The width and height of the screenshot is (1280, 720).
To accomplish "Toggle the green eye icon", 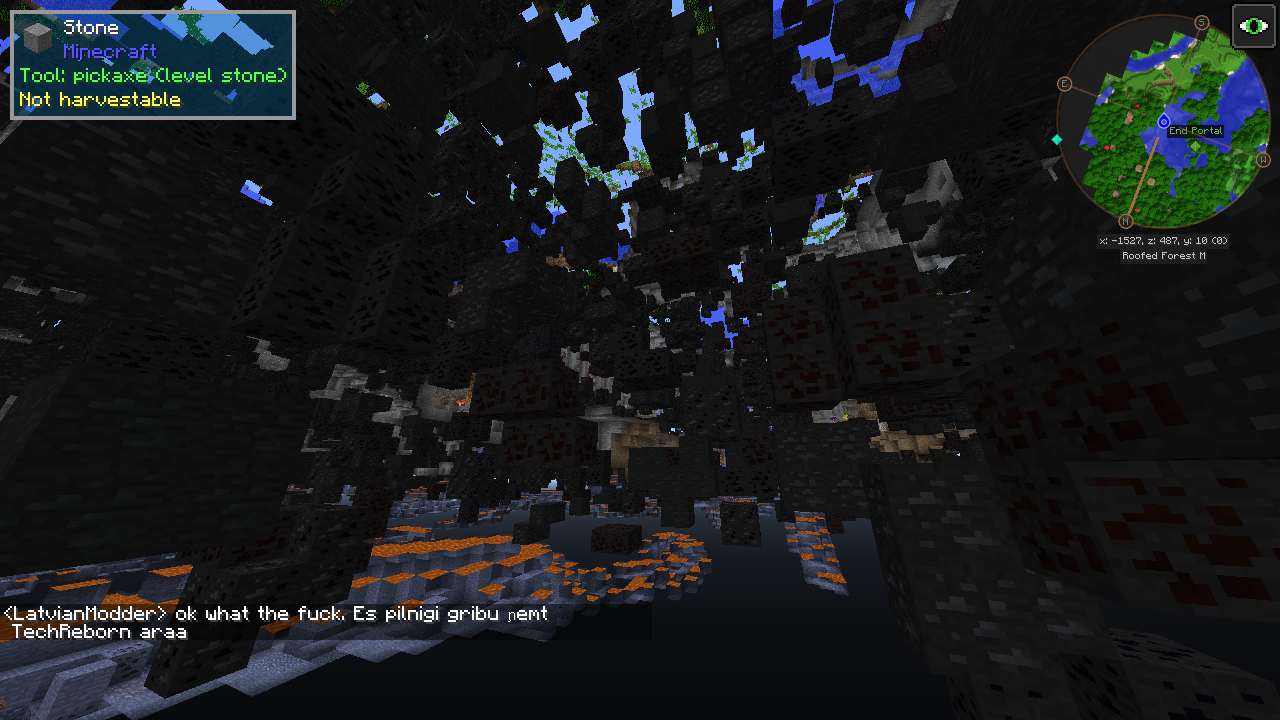I will [x=1252, y=26].
